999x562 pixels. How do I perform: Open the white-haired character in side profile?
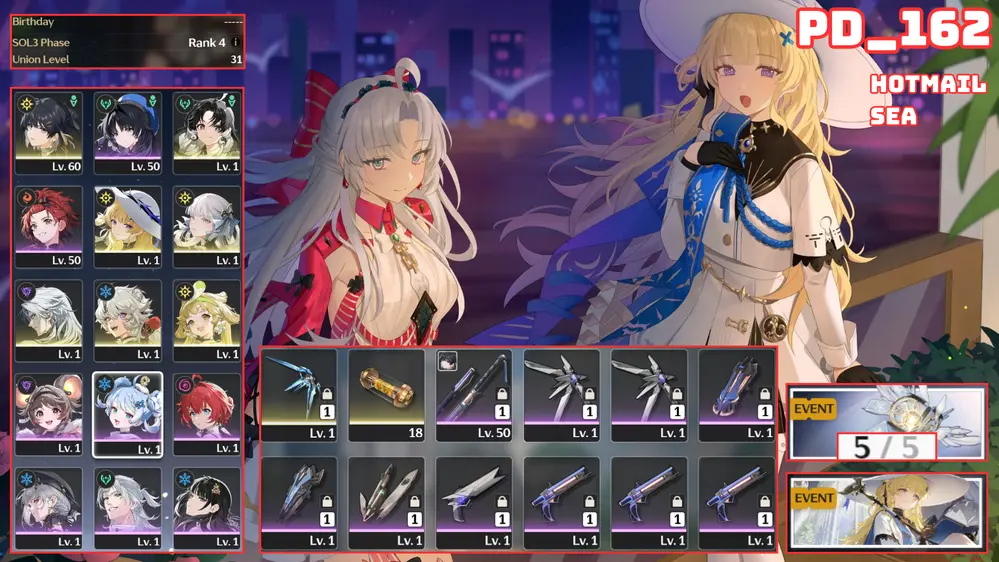[48, 320]
